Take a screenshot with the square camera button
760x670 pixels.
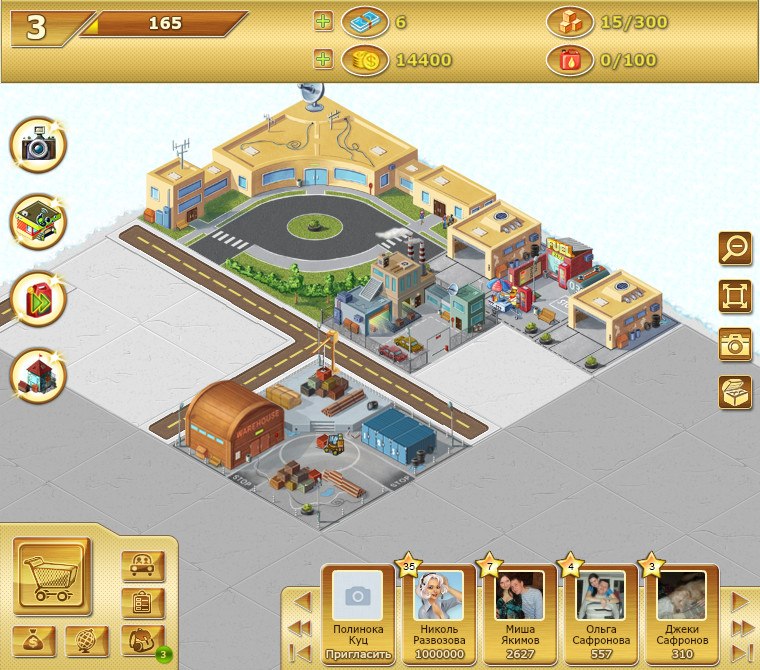coord(735,344)
